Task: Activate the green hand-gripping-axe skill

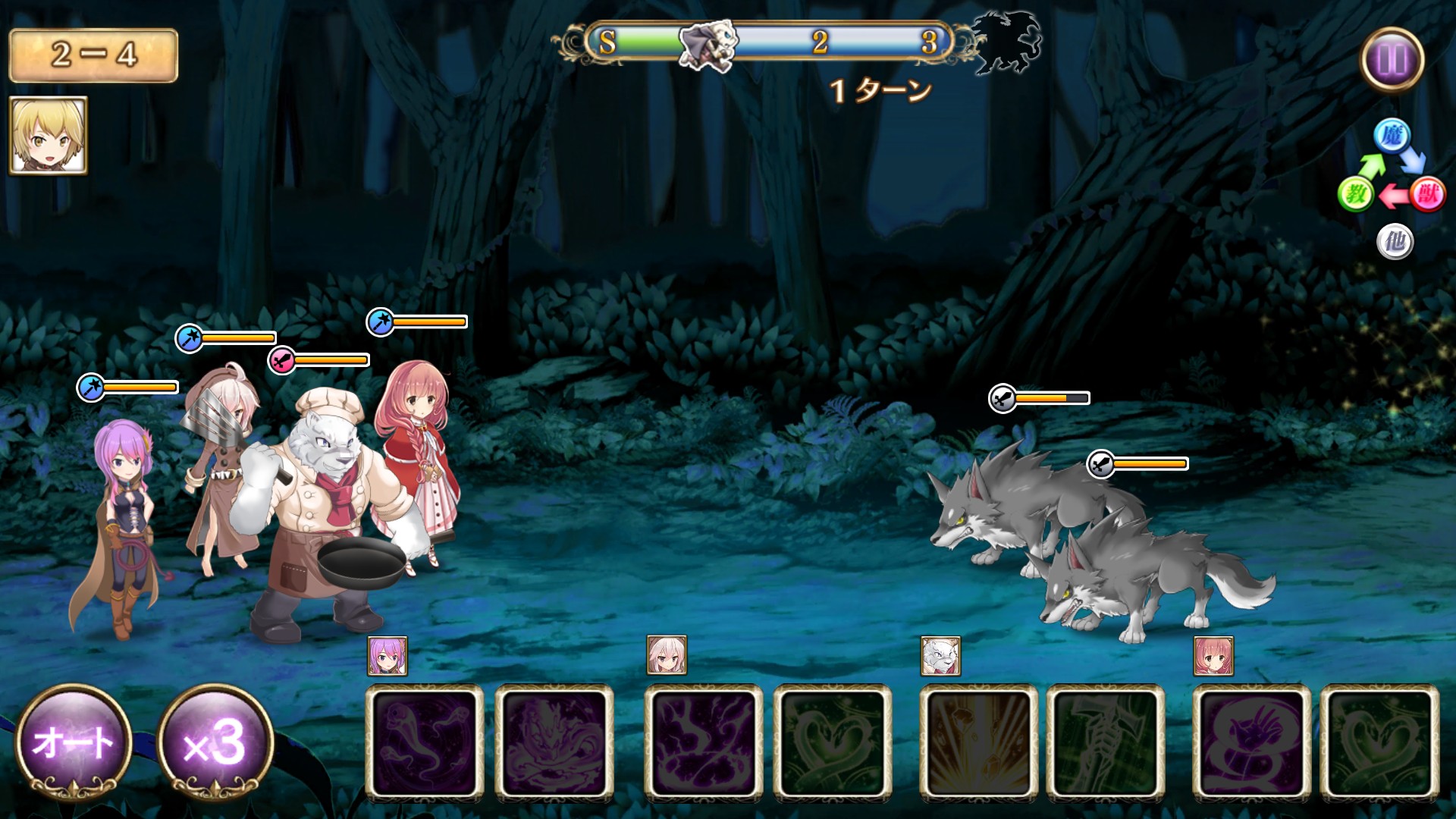Action: [1106, 742]
